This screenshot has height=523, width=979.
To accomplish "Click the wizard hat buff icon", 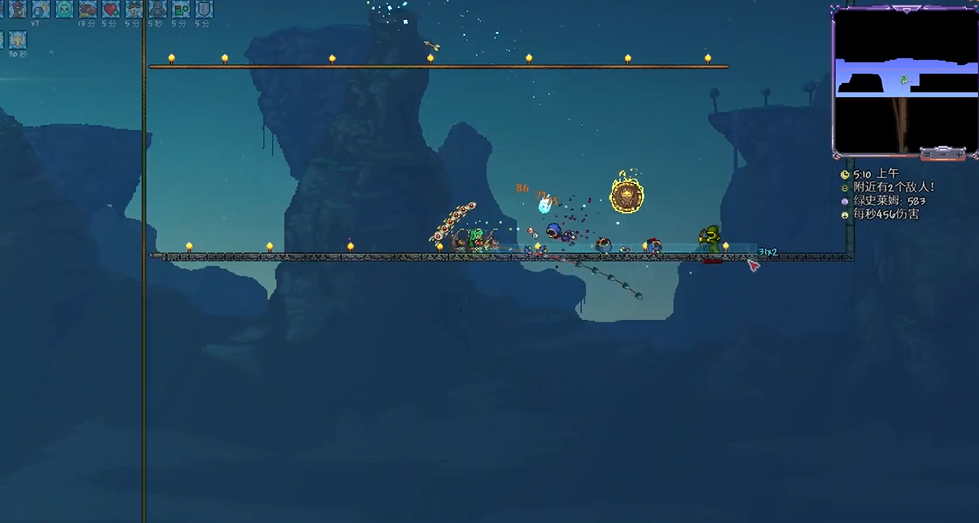I will [18, 10].
